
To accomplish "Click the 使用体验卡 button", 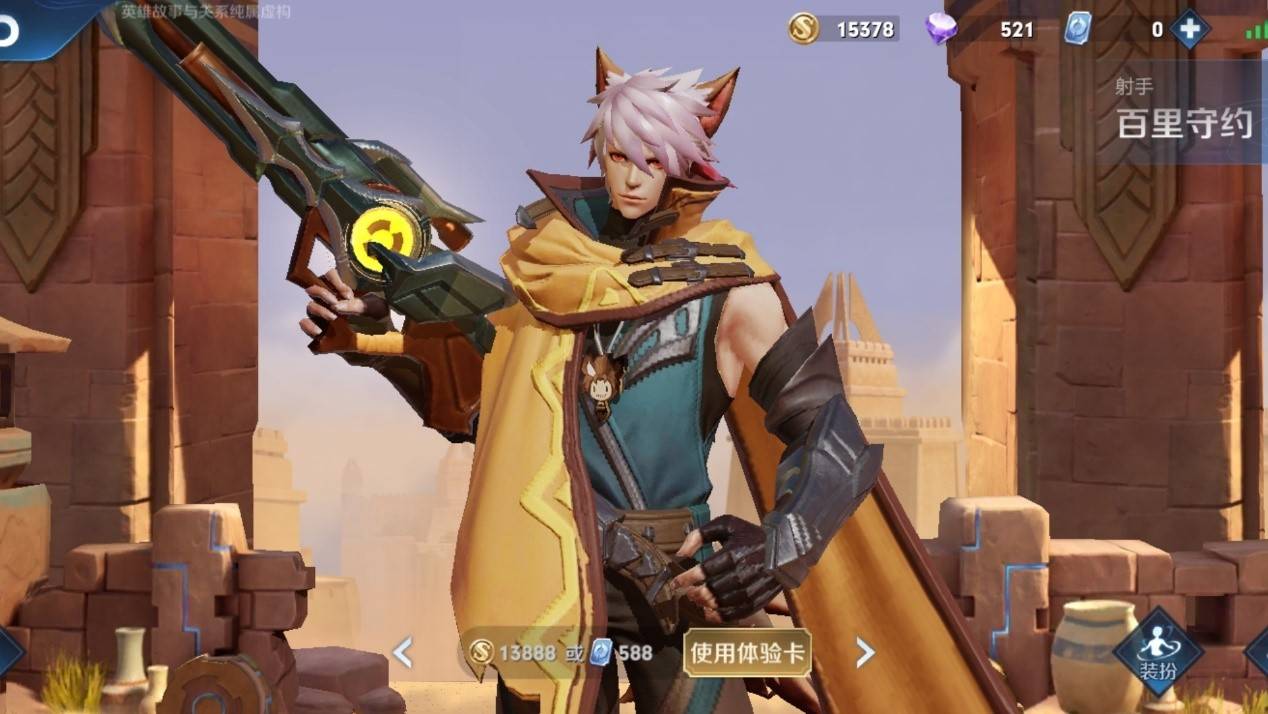I will (x=747, y=653).
